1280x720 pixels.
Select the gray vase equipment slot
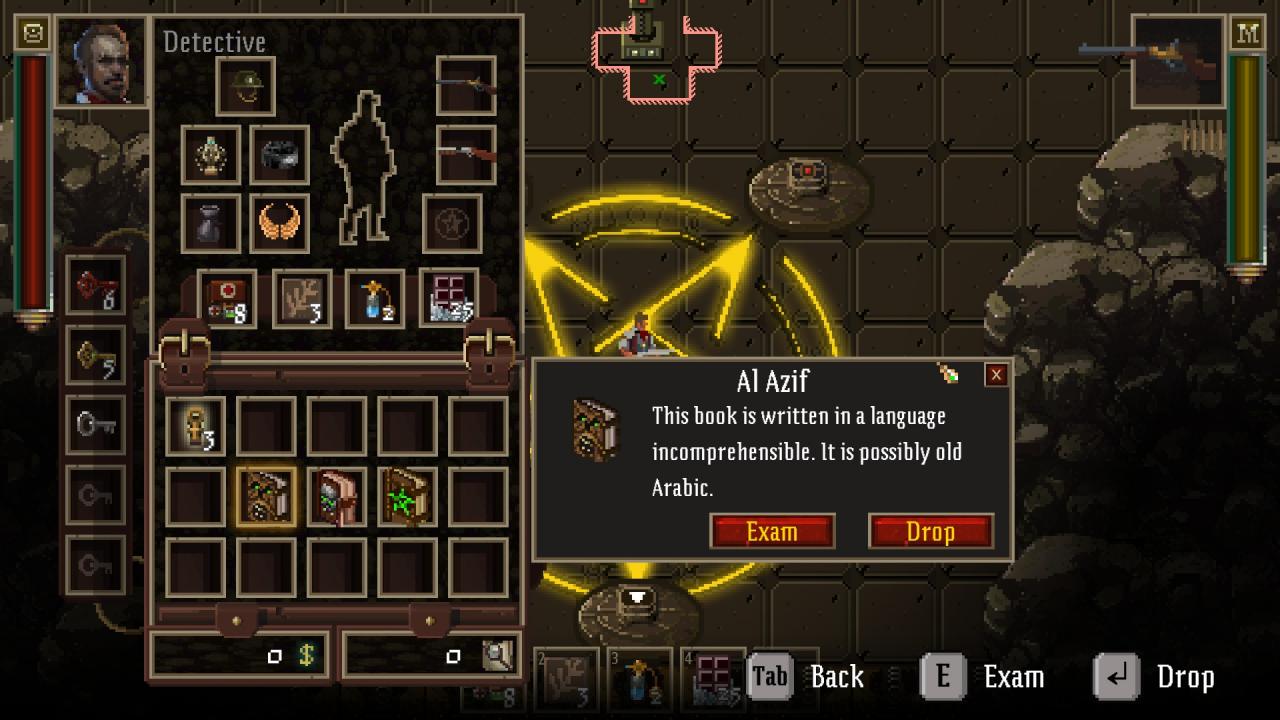tap(211, 223)
